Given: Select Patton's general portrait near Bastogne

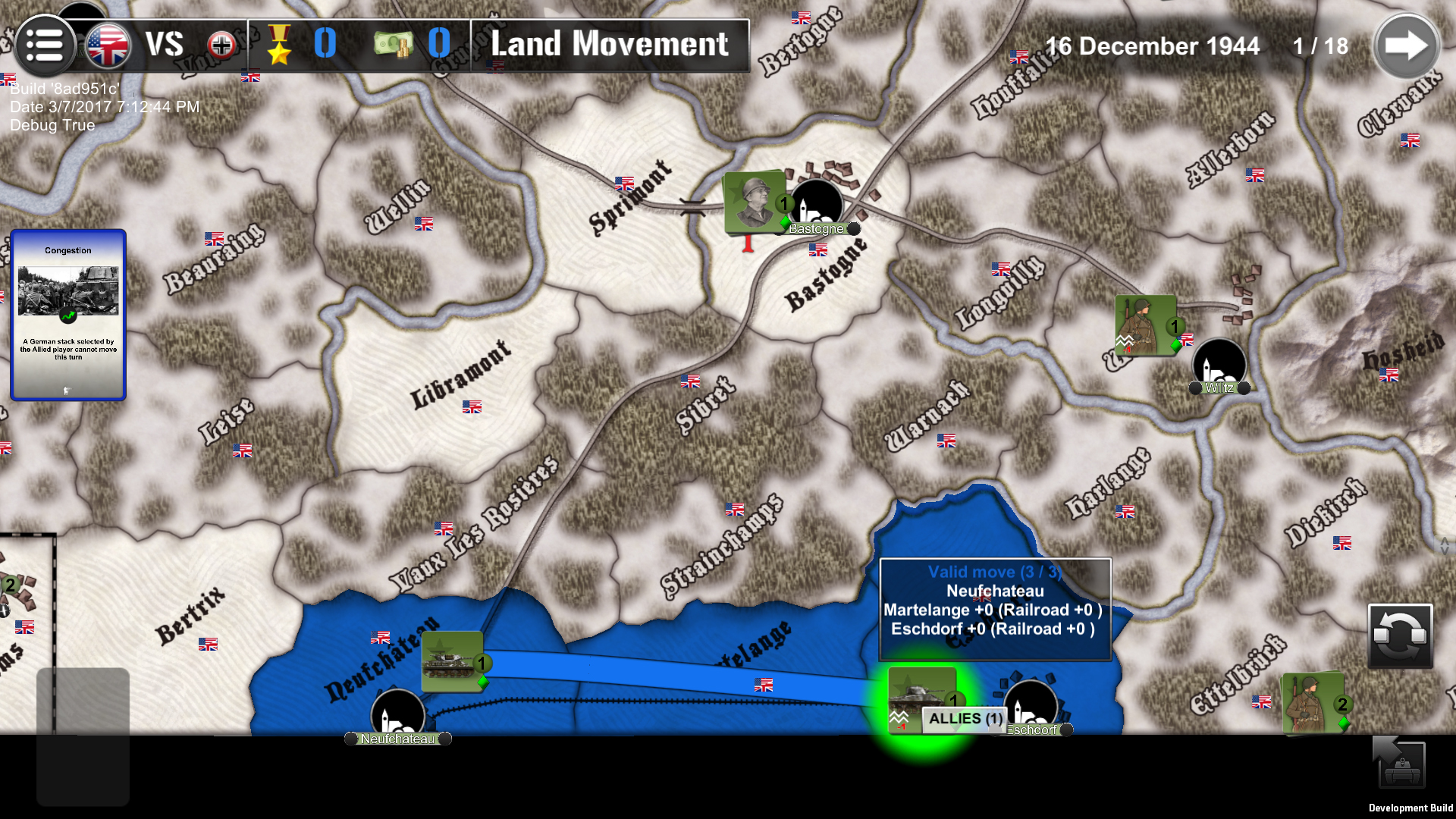Looking at the screenshot, I should tap(753, 203).
